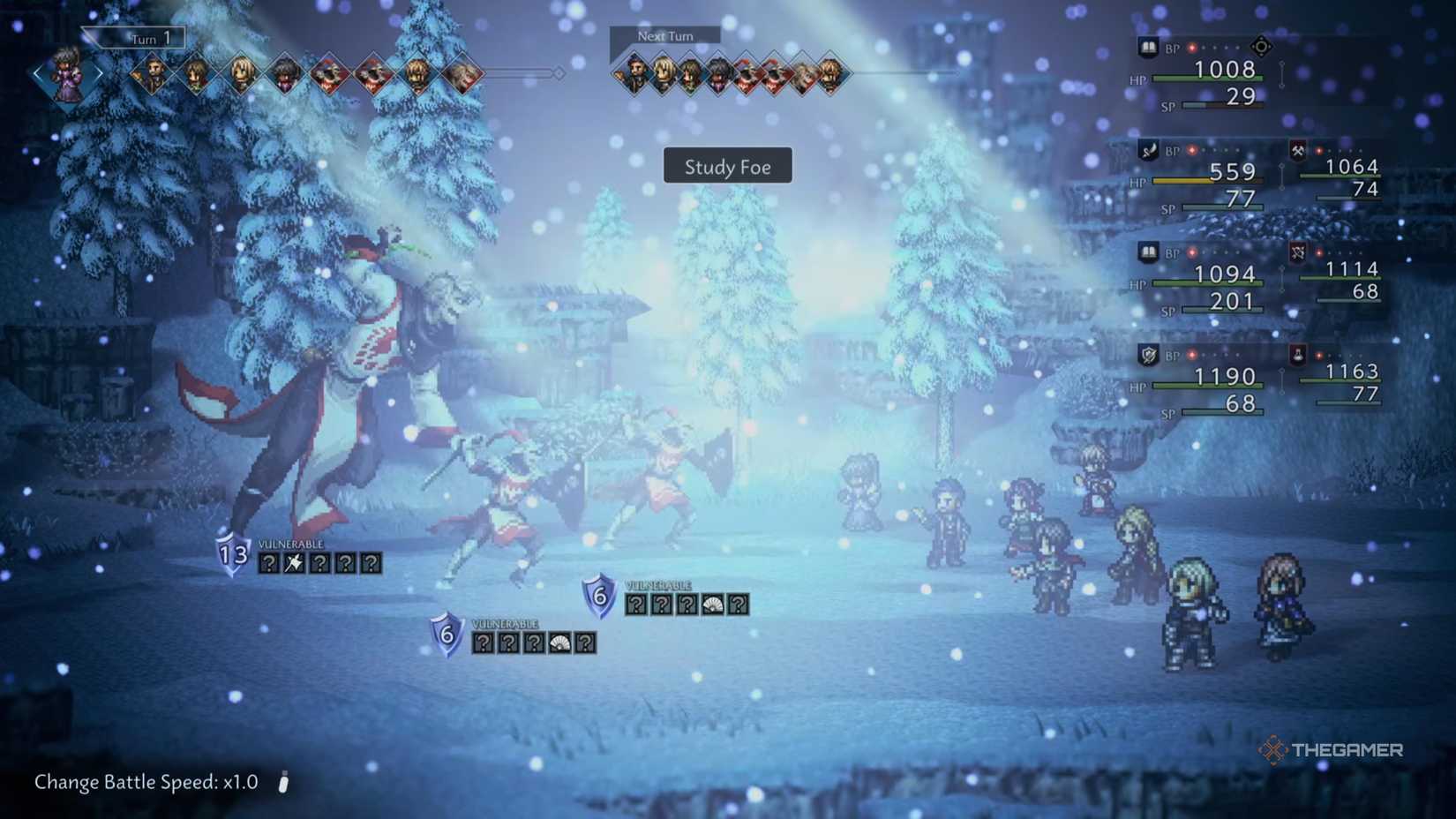Click left chevron beside the active character portrait

tap(37, 73)
